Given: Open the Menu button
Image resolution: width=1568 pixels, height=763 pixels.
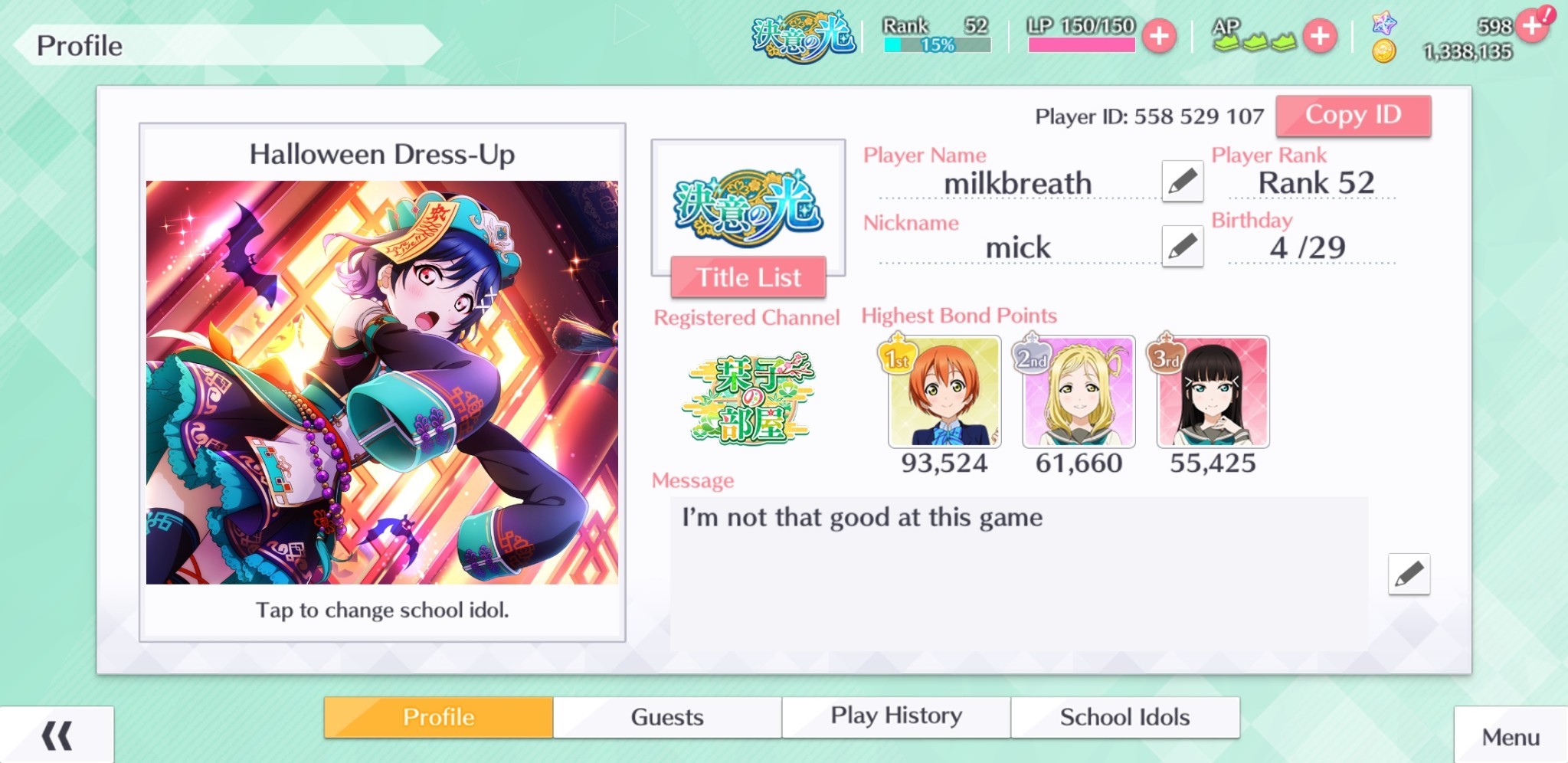Looking at the screenshot, I should click(x=1510, y=737).
